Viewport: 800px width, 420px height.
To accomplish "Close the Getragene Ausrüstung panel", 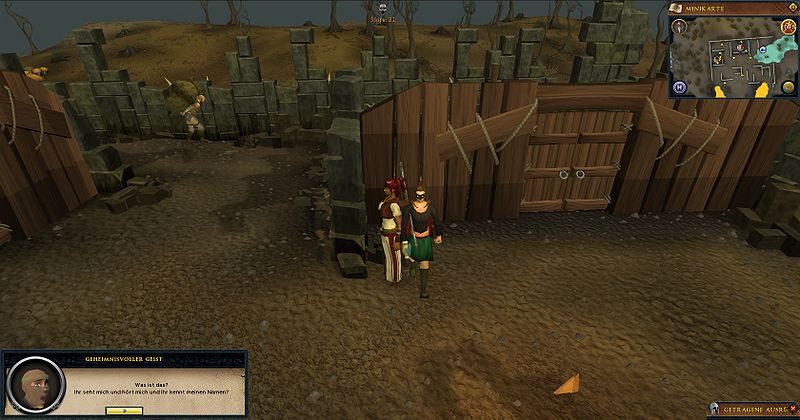I will coord(791,407).
